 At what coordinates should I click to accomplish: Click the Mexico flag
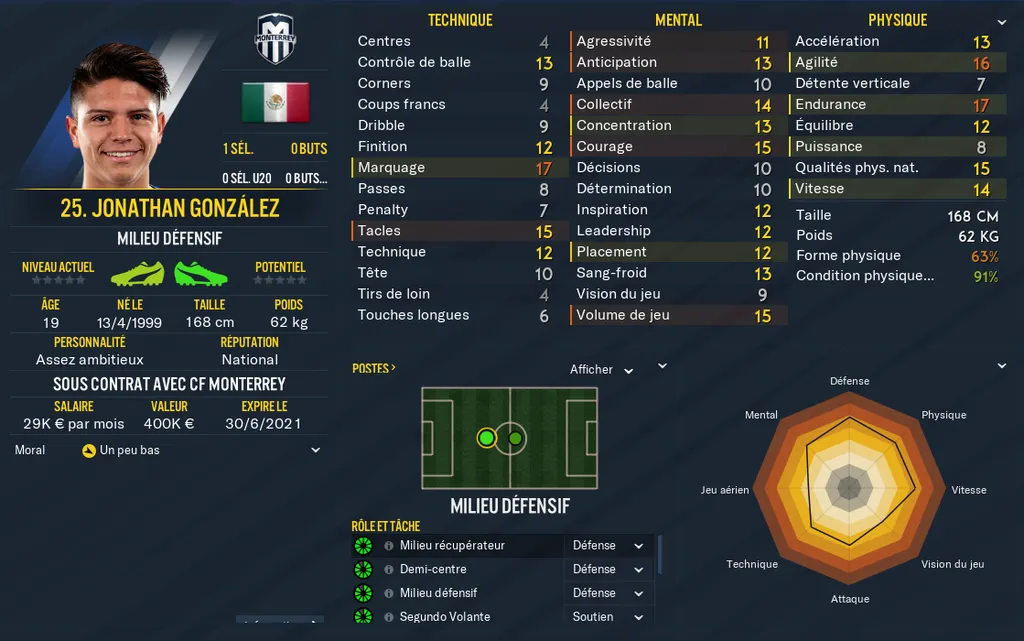coord(275,102)
